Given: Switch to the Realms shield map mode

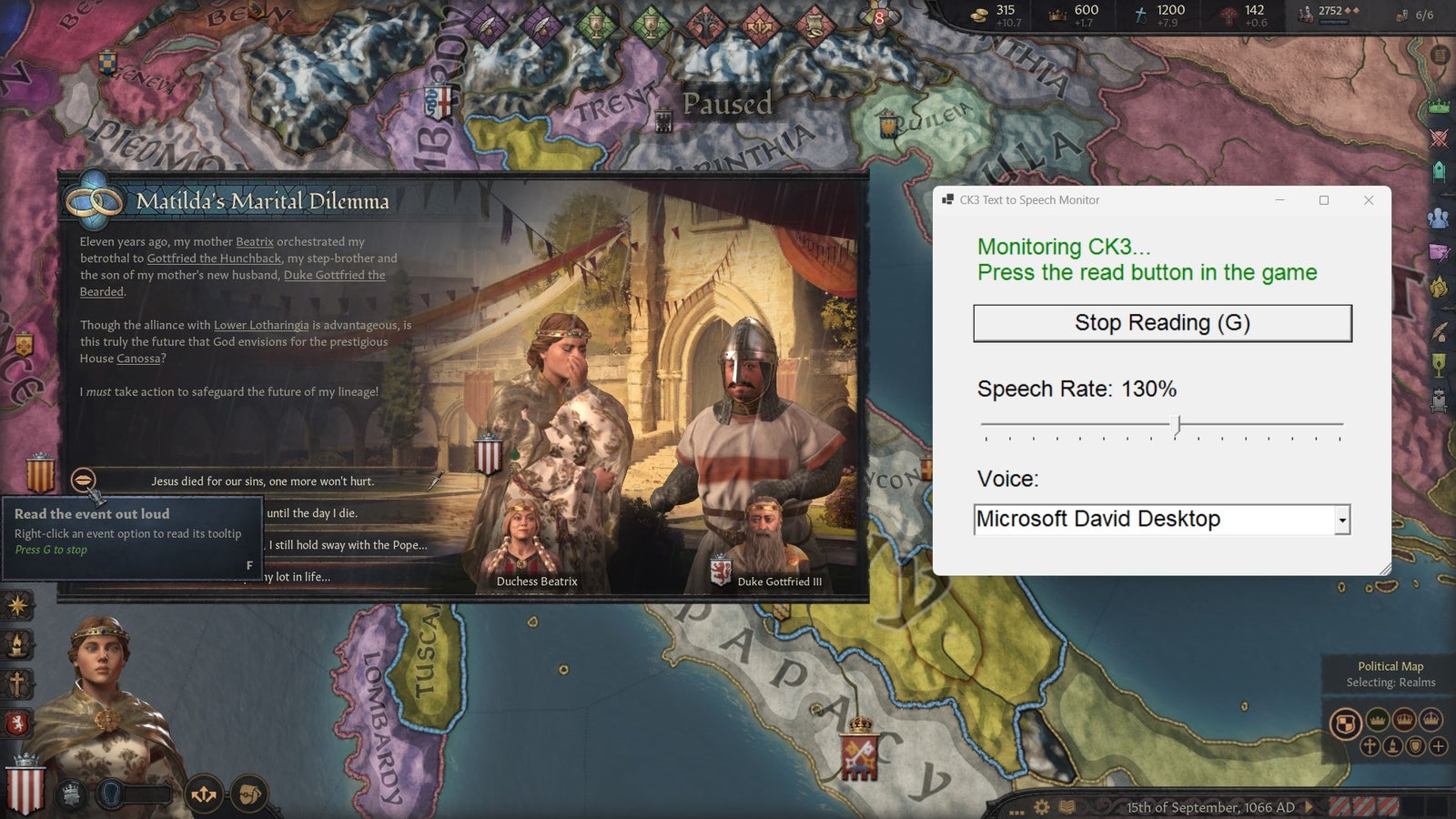Looking at the screenshot, I should pyautogui.click(x=1345, y=724).
